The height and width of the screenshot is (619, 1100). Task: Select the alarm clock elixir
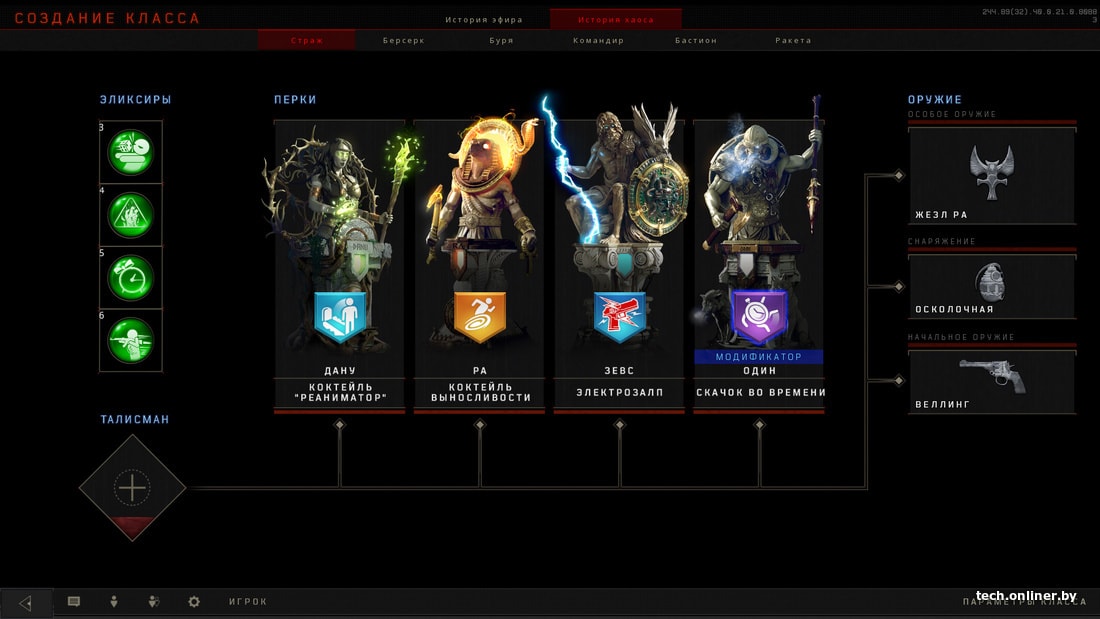pyautogui.click(x=131, y=277)
